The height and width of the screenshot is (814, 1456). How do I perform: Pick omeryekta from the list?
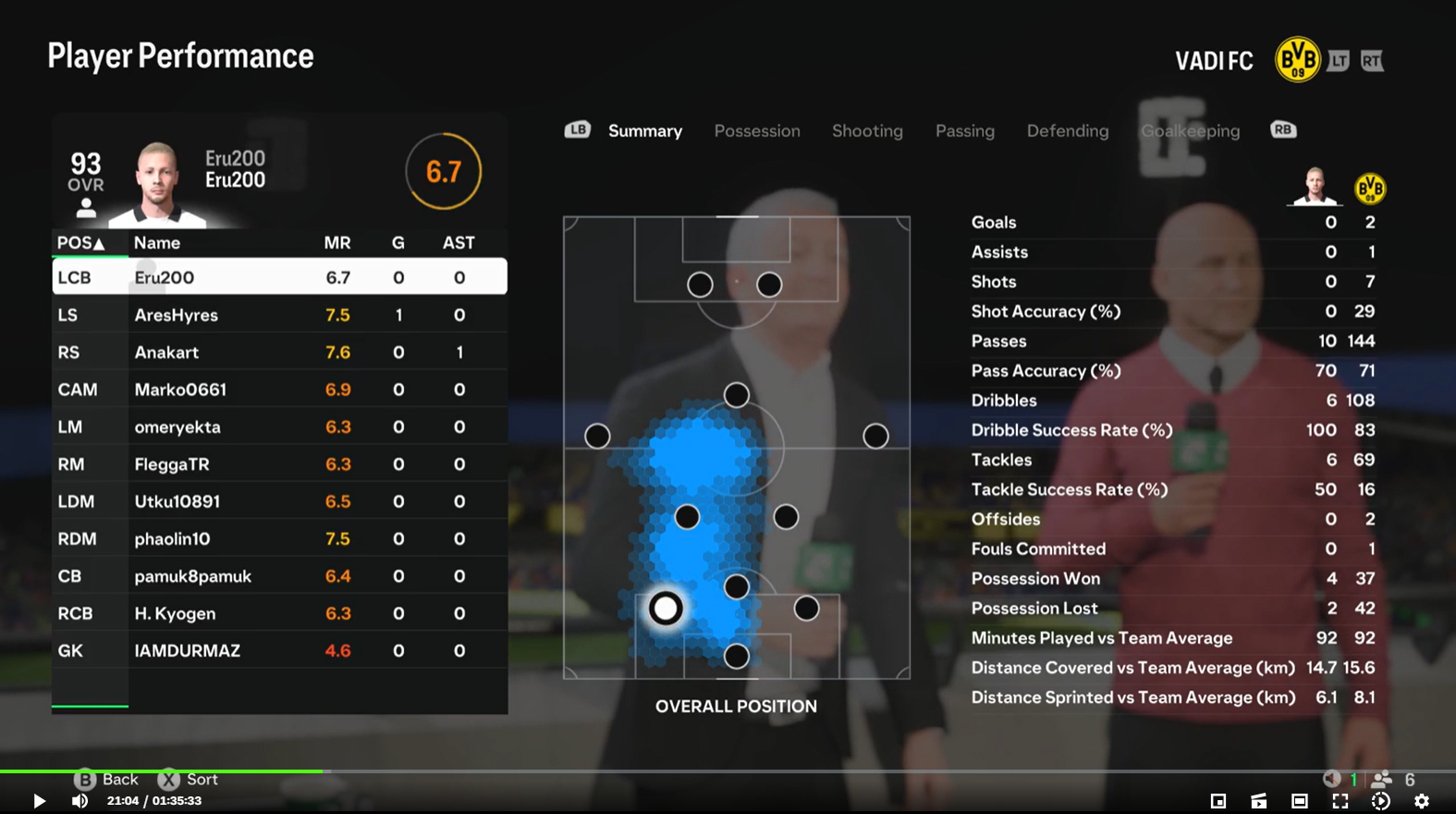click(x=279, y=427)
